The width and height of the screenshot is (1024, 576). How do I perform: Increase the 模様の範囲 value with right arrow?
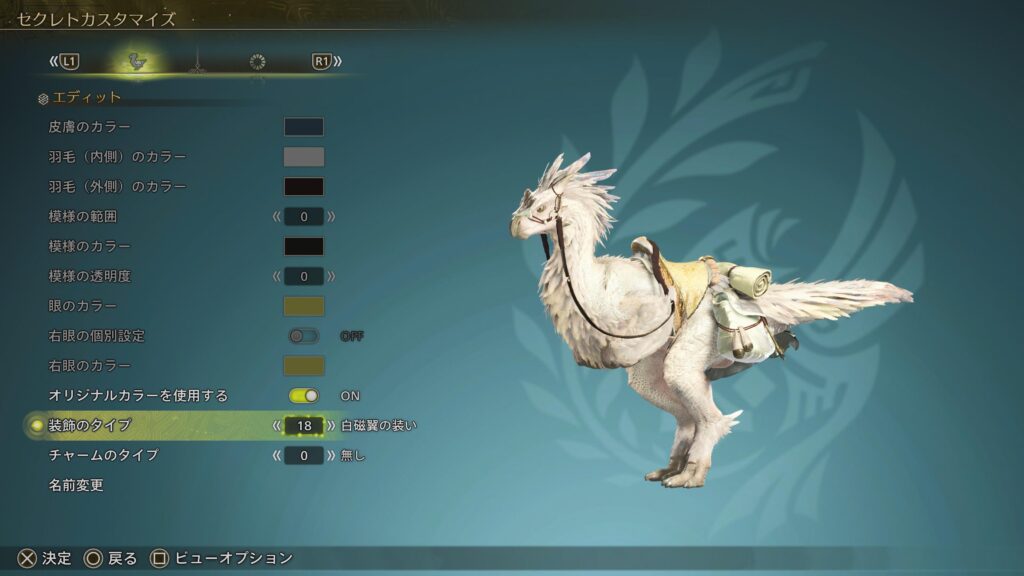pos(331,216)
